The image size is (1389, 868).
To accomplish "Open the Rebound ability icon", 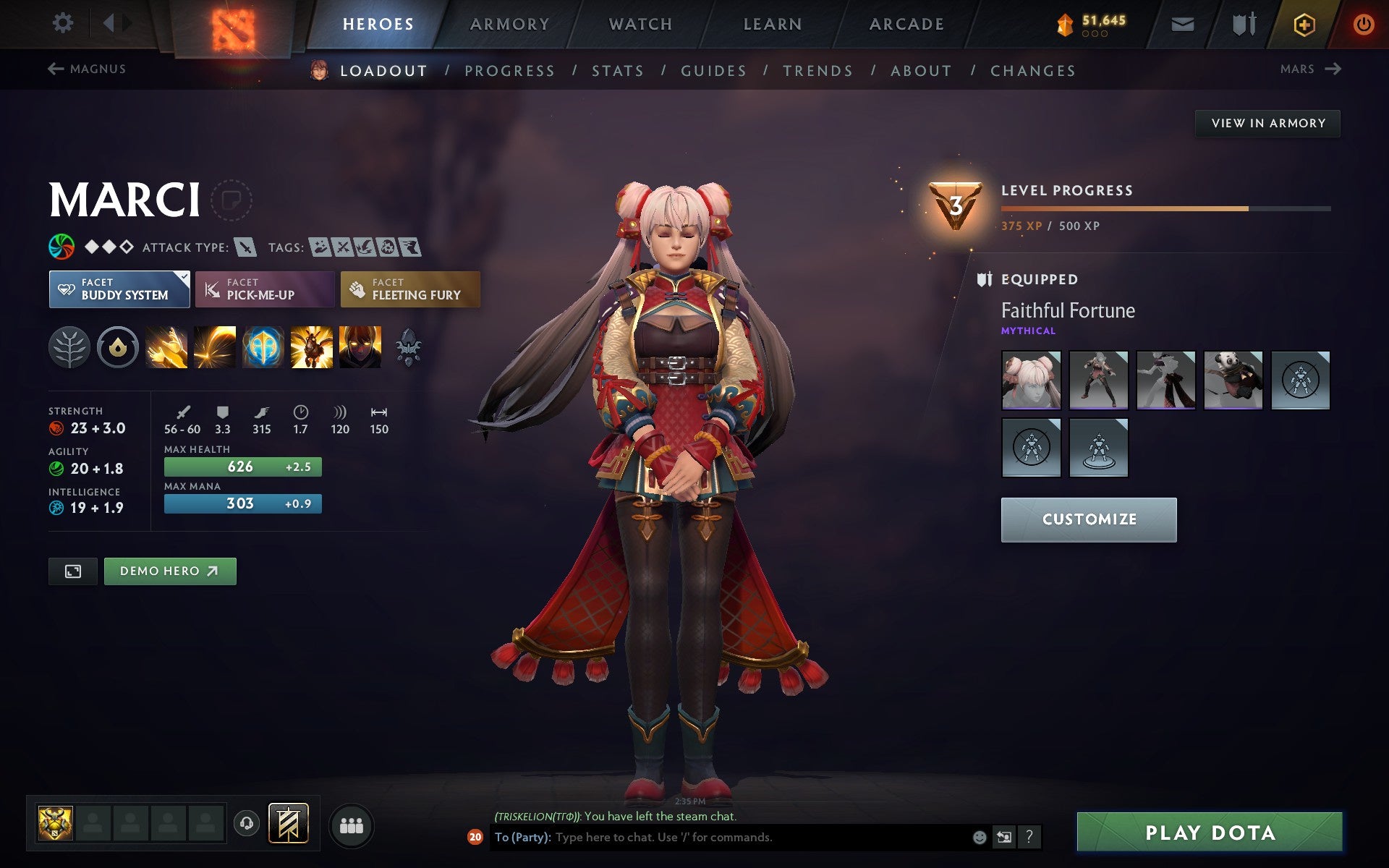I will pyautogui.click(x=214, y=347).
